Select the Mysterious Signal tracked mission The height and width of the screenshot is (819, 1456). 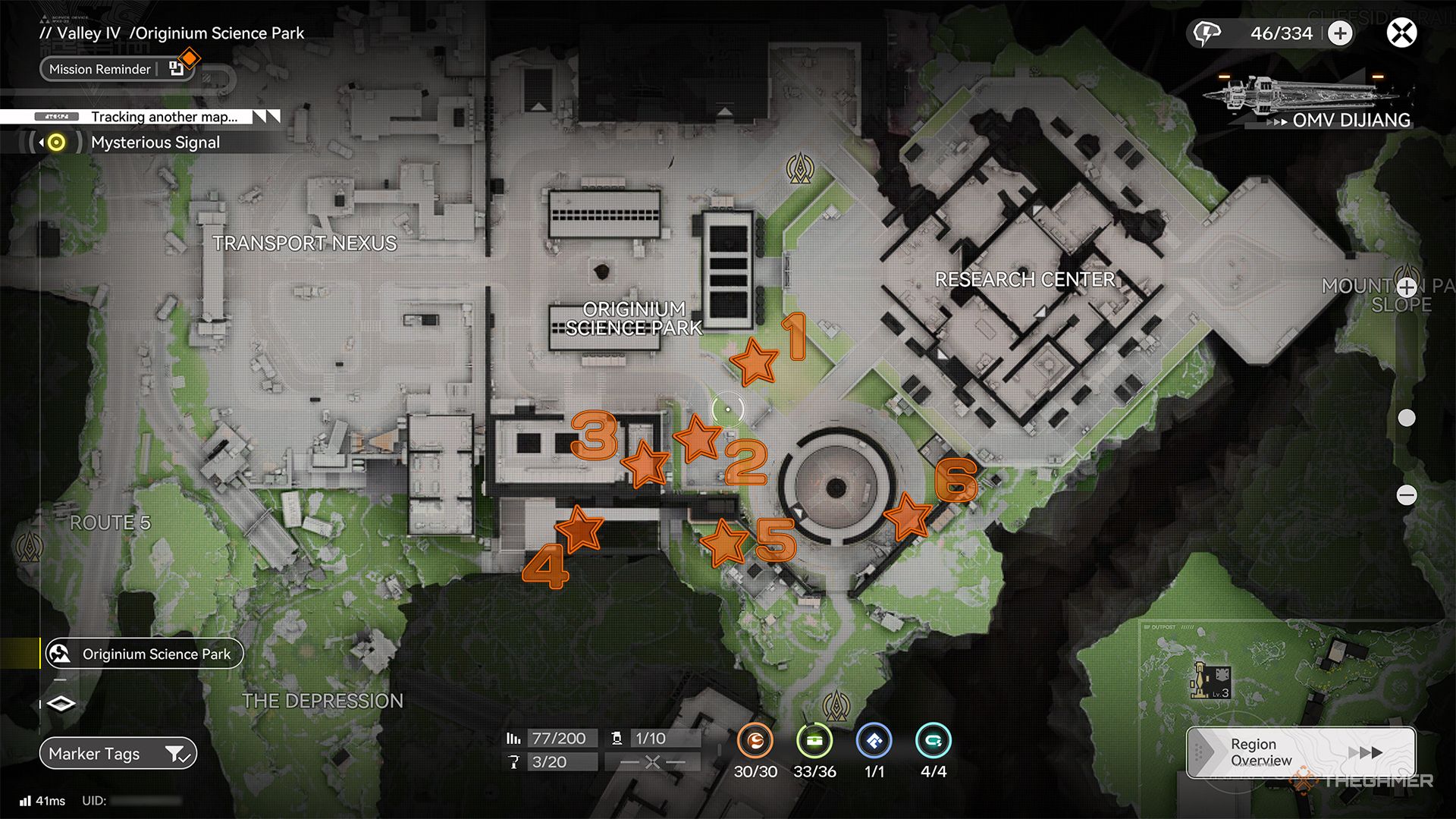155,143
